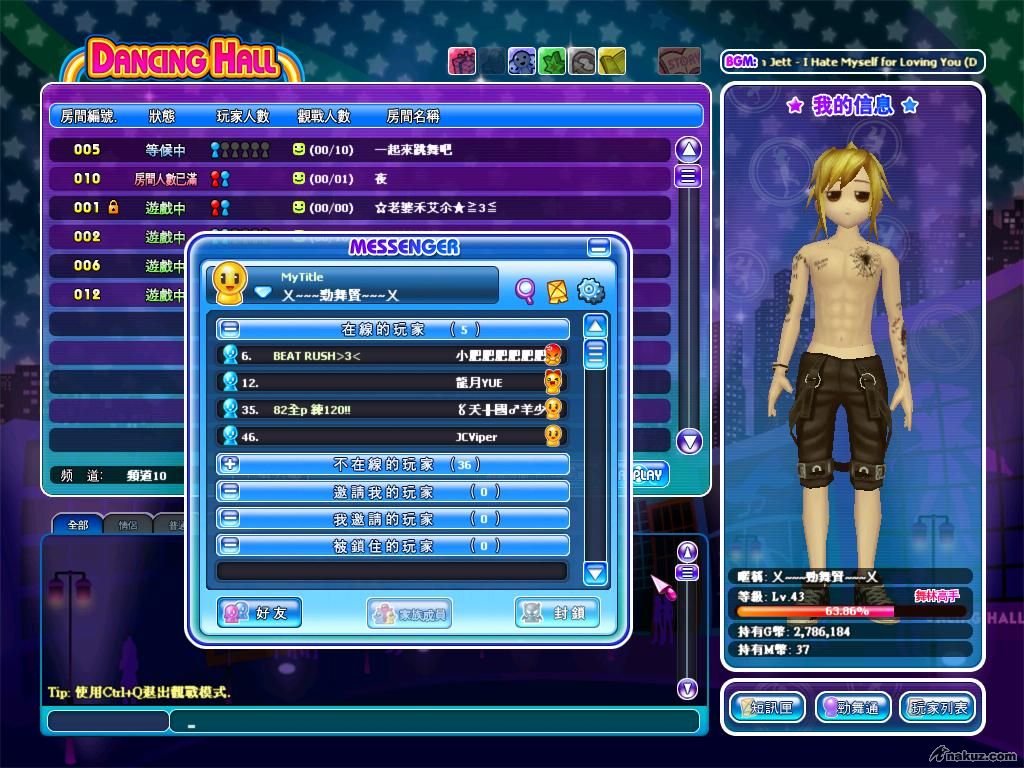Select friend JCViper in online list
Screen dimensions: 1024x768
[x=392, y=436]
